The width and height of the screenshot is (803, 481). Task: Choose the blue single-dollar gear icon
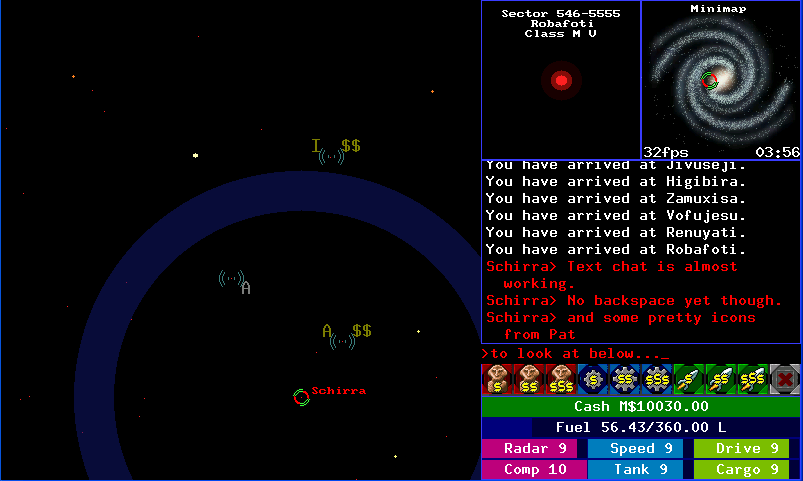click(x=593, y=379)
